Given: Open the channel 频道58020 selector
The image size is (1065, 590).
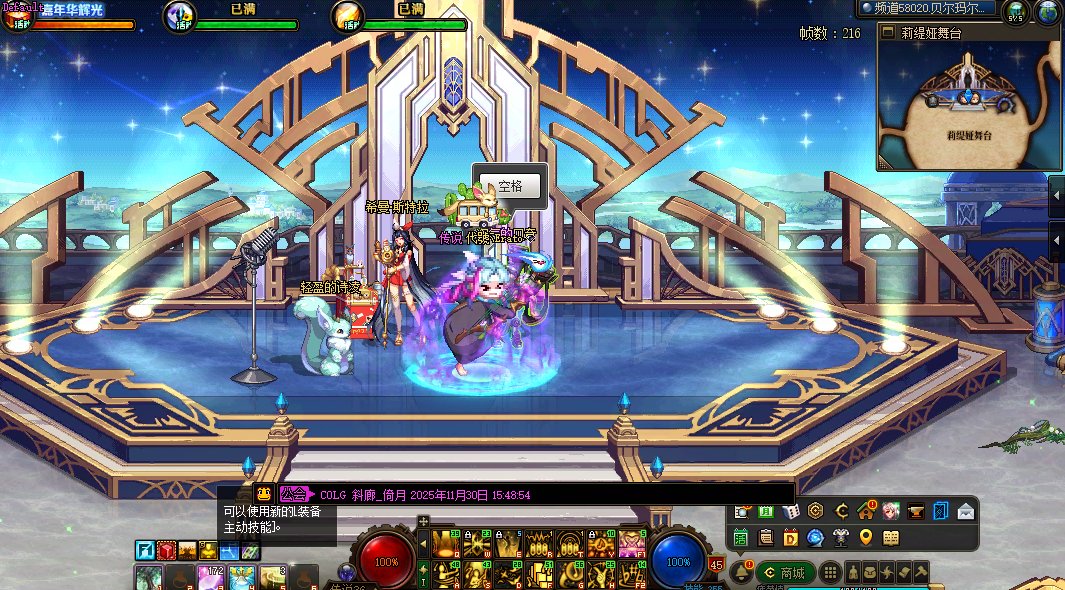Looking at the screenshot, I should 927,9.
